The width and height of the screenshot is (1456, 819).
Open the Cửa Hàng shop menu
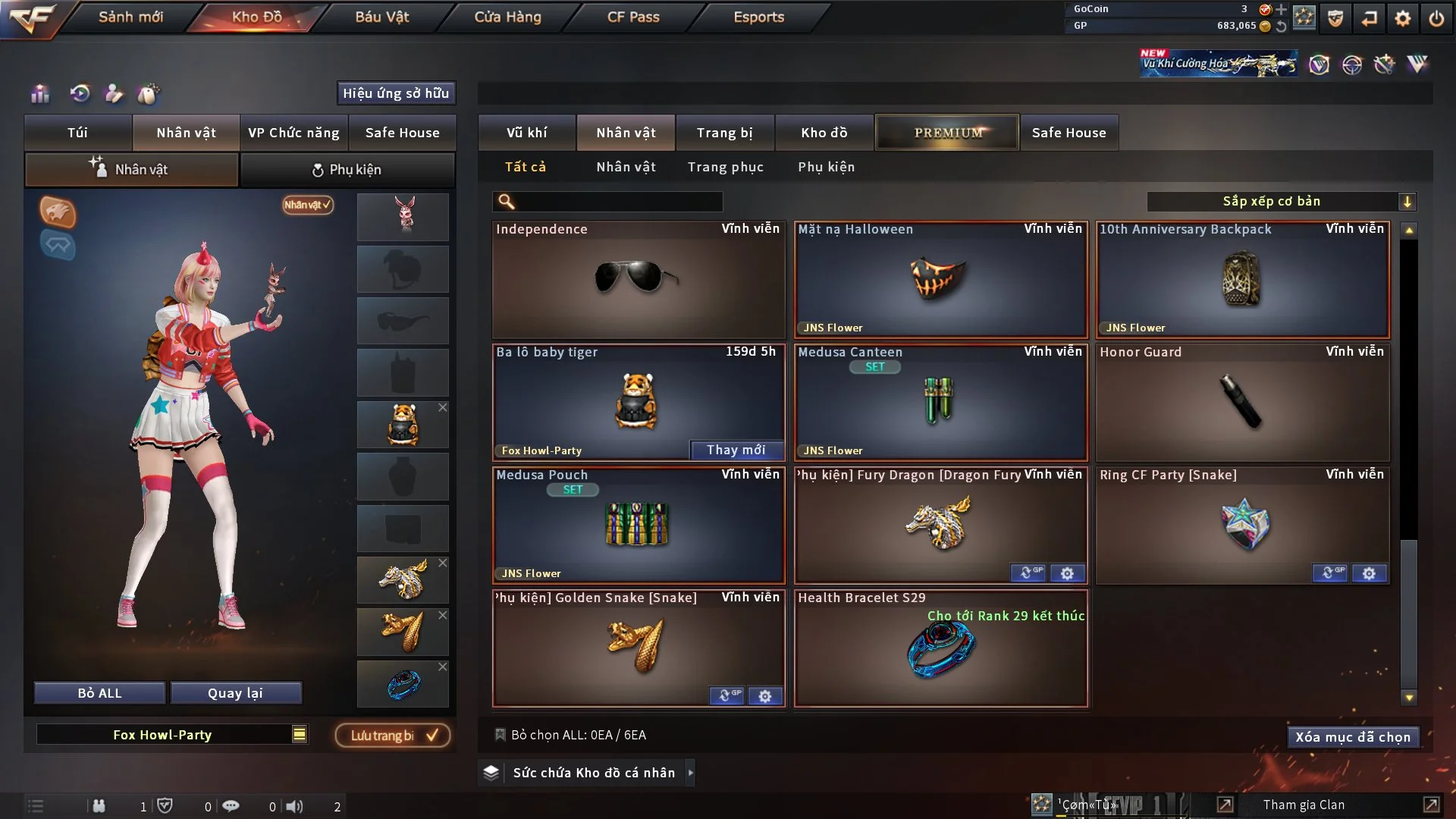pyautogui.click(x=507, y=17)
